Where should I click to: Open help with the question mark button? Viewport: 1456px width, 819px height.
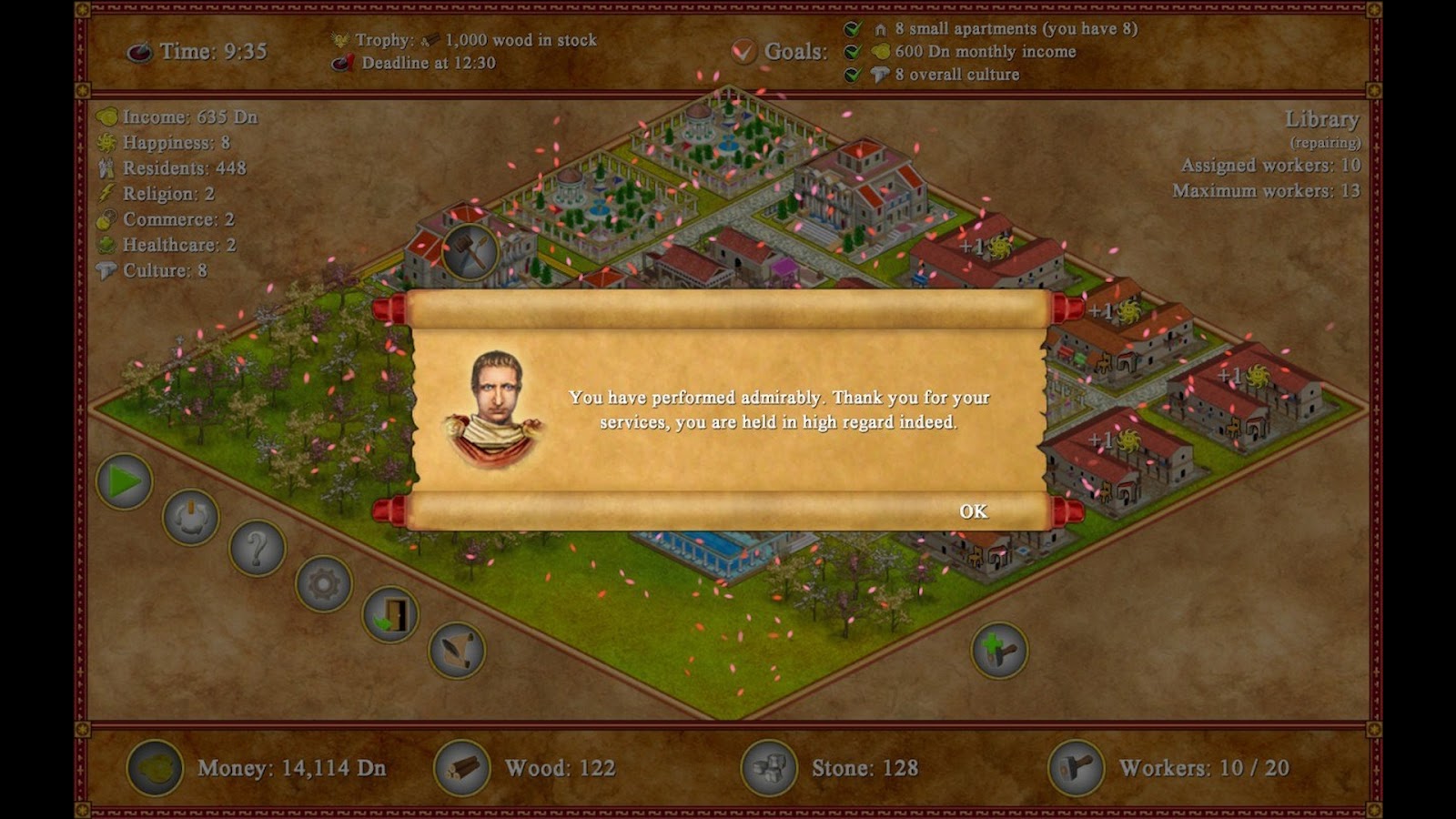[x=258, y=549]
